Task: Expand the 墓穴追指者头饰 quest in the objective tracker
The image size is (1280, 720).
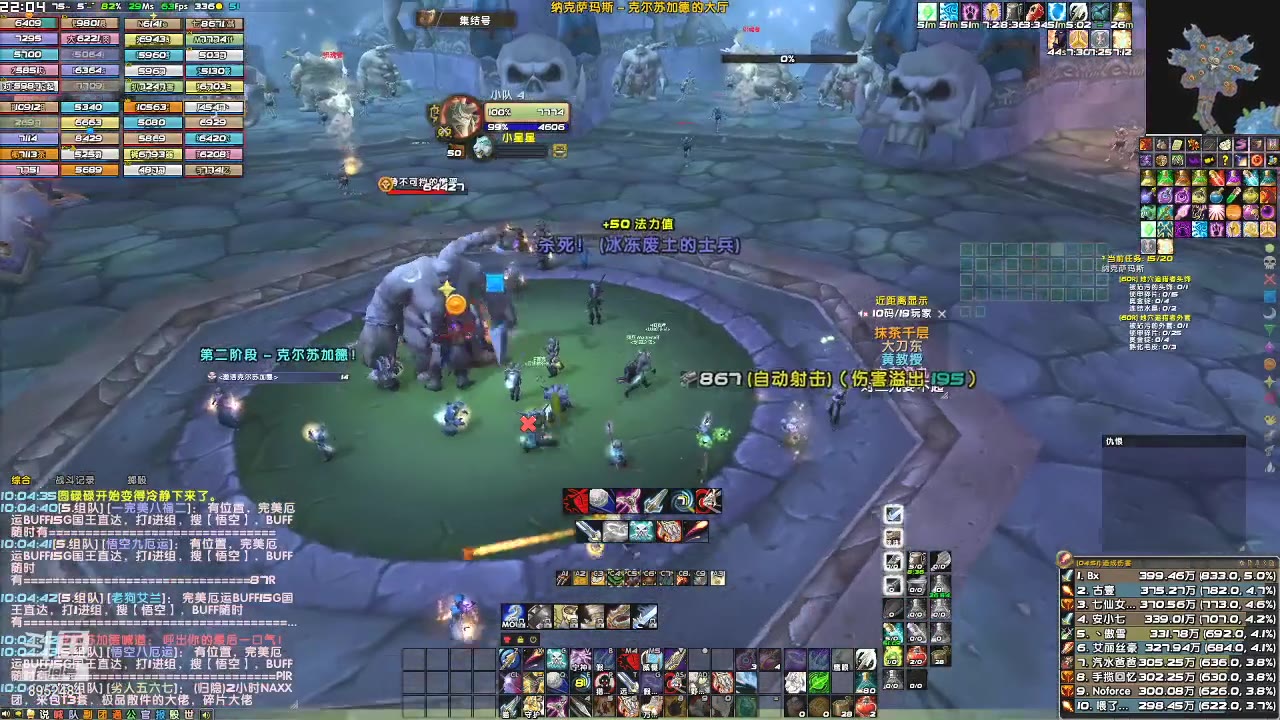Action: tap(1155, 279)
